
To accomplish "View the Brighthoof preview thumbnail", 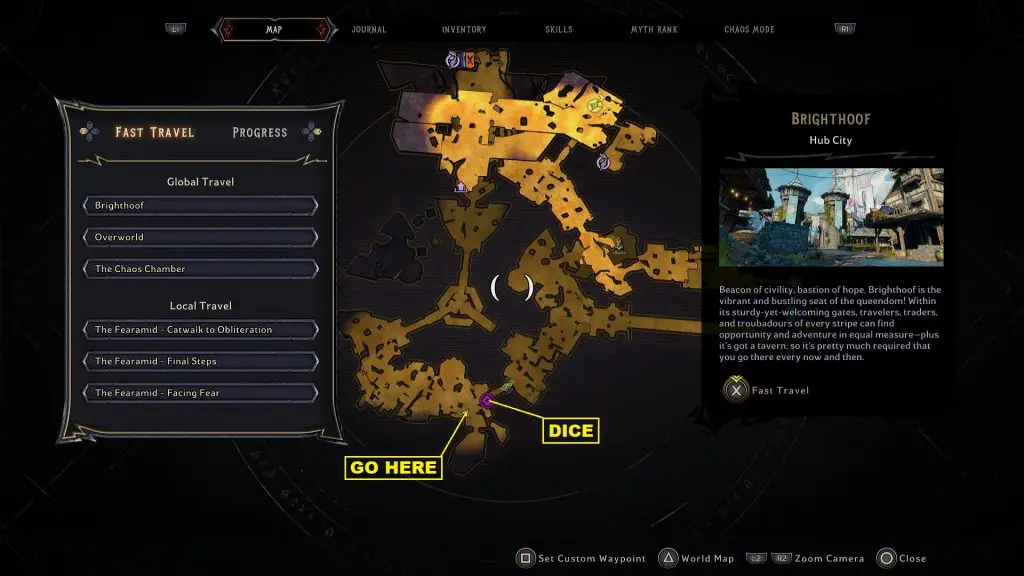I will point(831,217).
